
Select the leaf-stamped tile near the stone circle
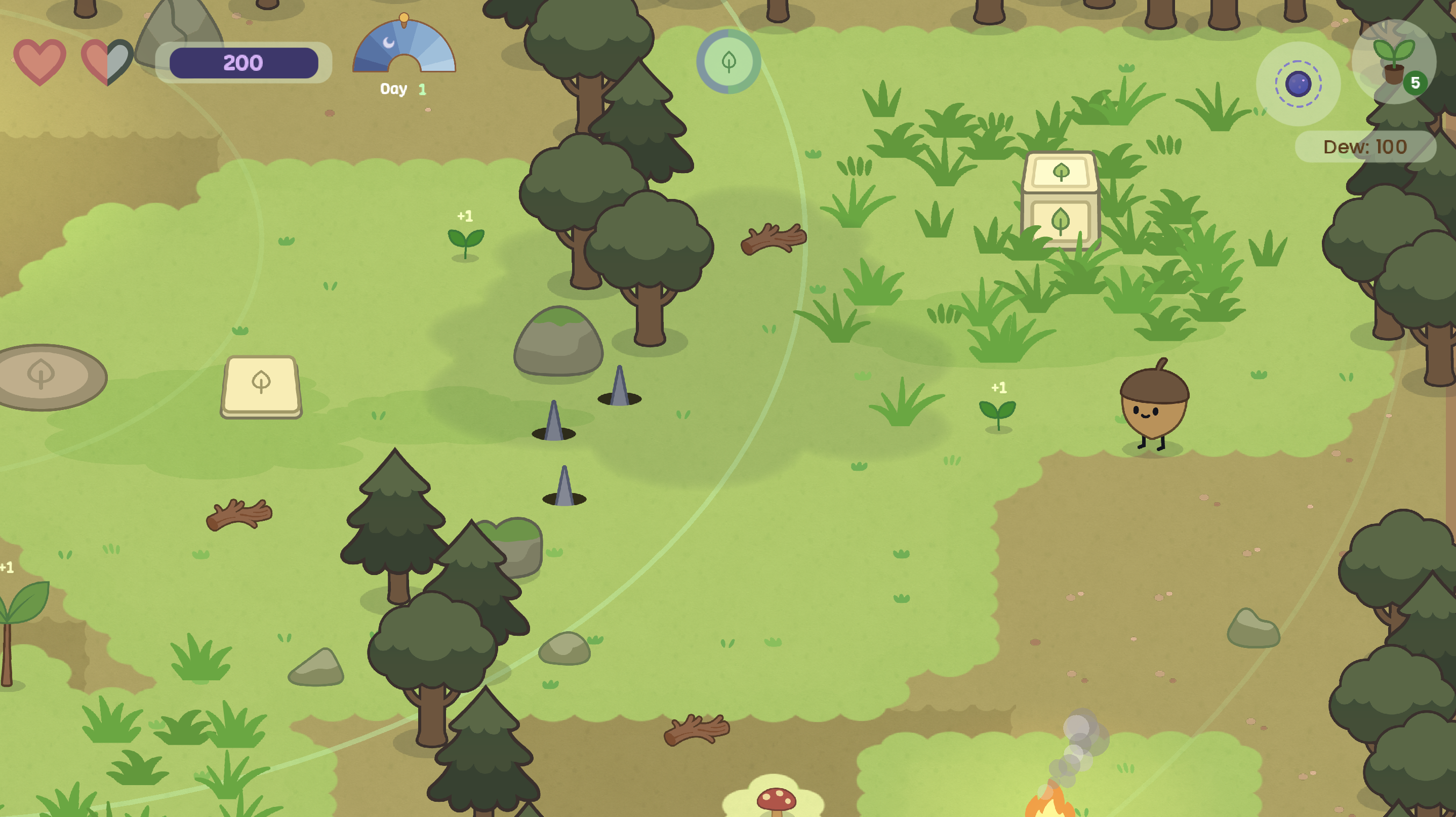click(262, 384)
